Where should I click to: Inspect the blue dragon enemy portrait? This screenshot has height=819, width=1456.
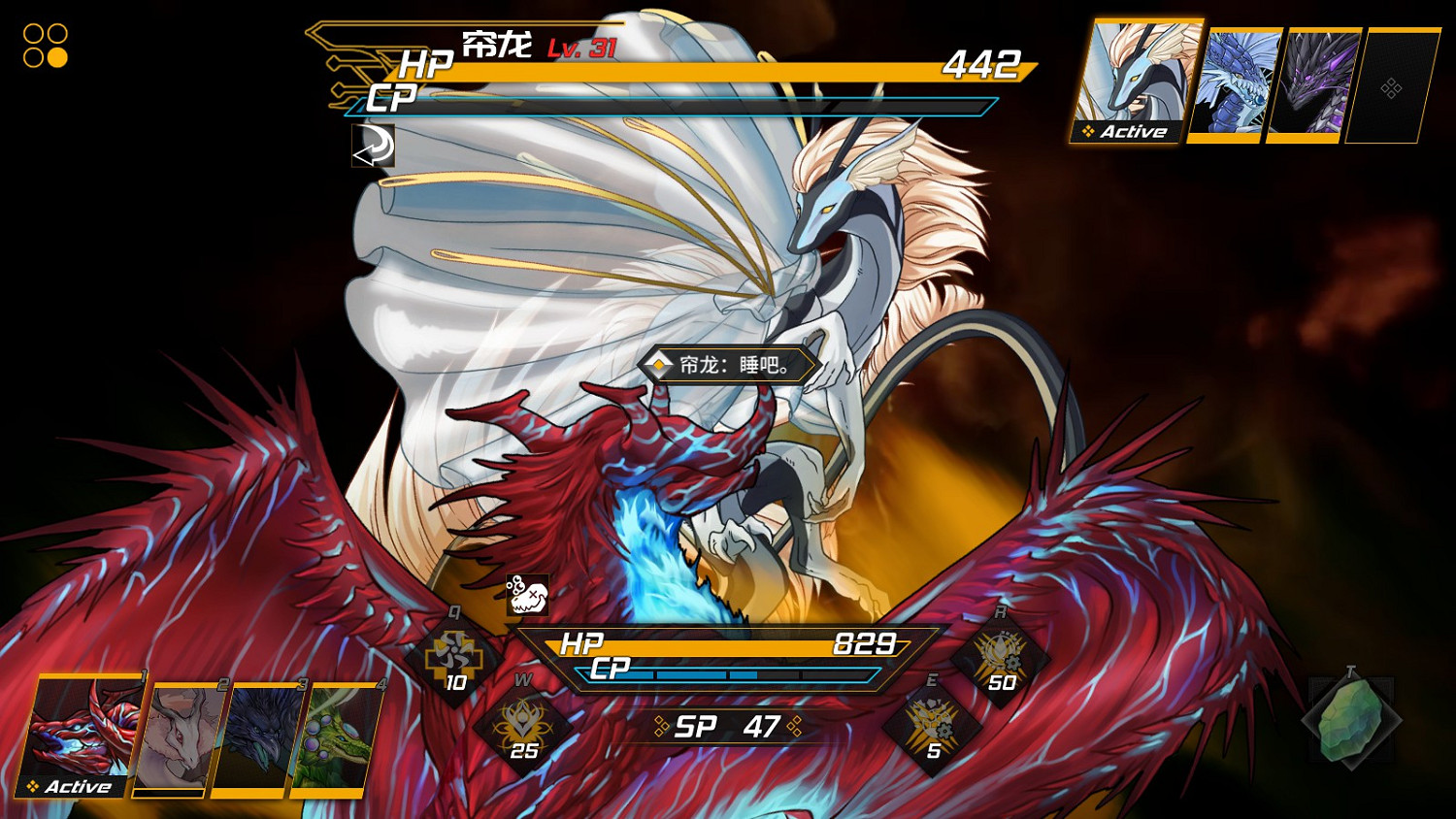pos(1233,84)
